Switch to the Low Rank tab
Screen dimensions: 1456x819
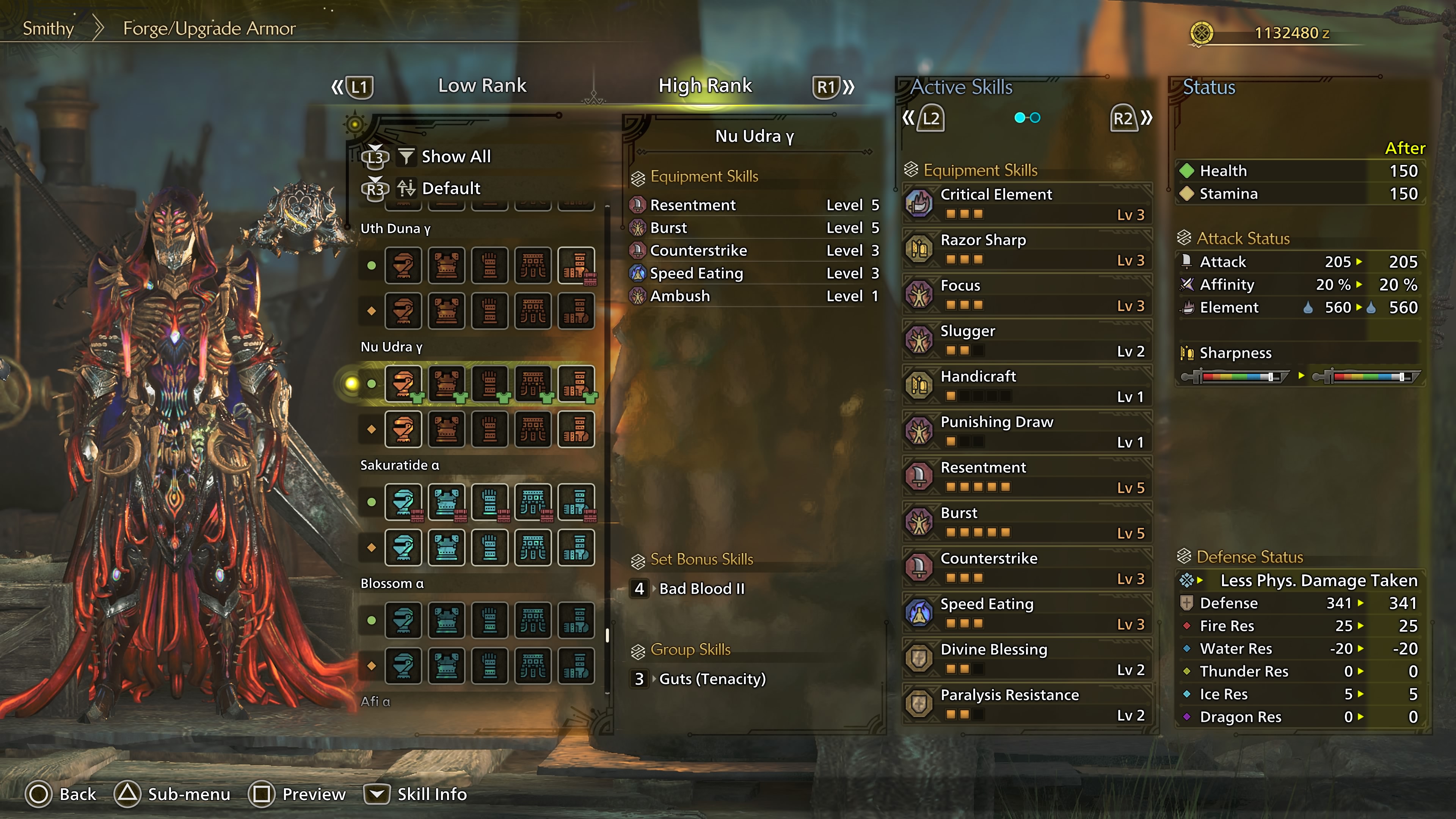(x=482, y=85)
